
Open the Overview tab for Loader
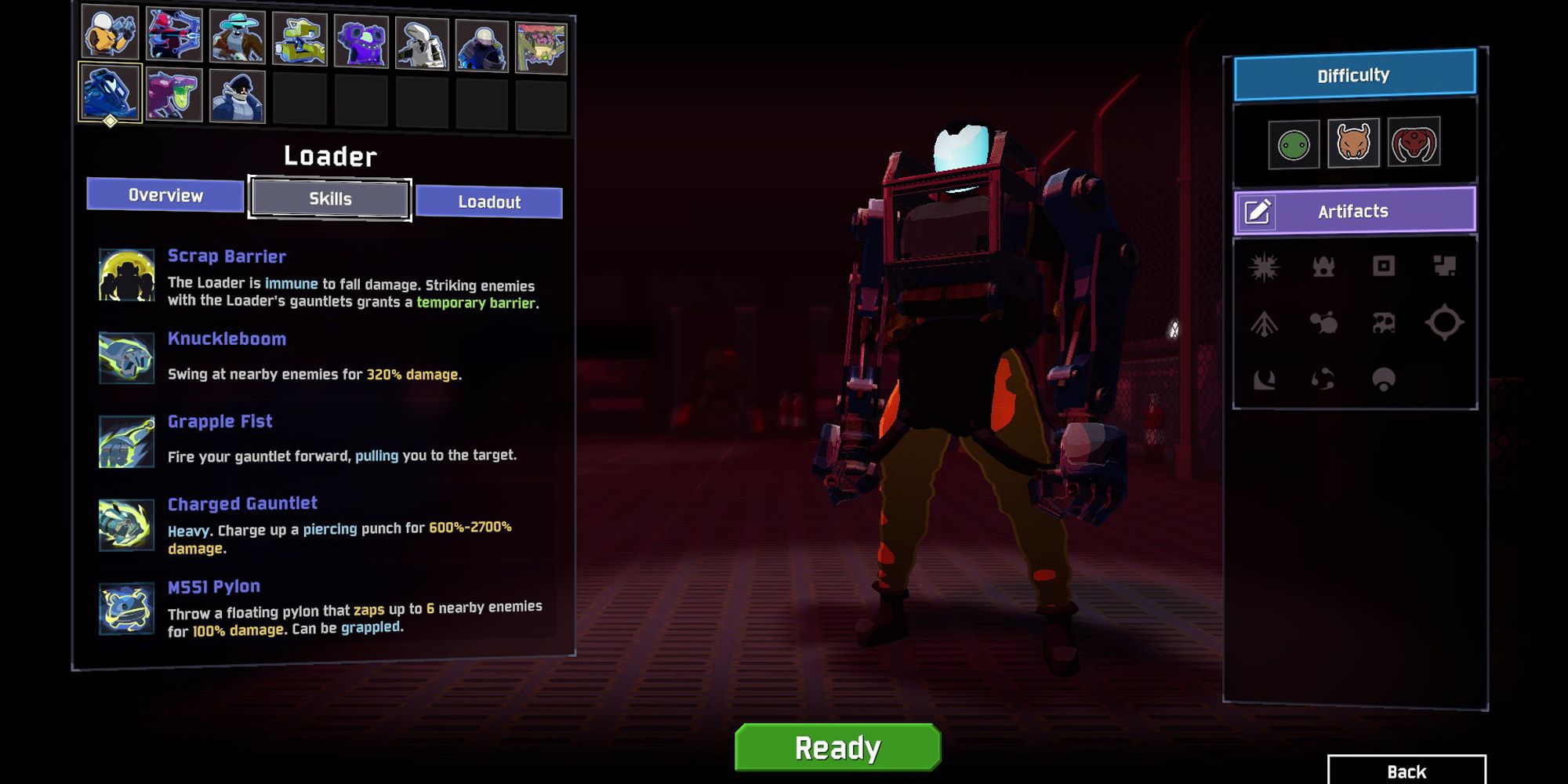click(x=165, y=195)
